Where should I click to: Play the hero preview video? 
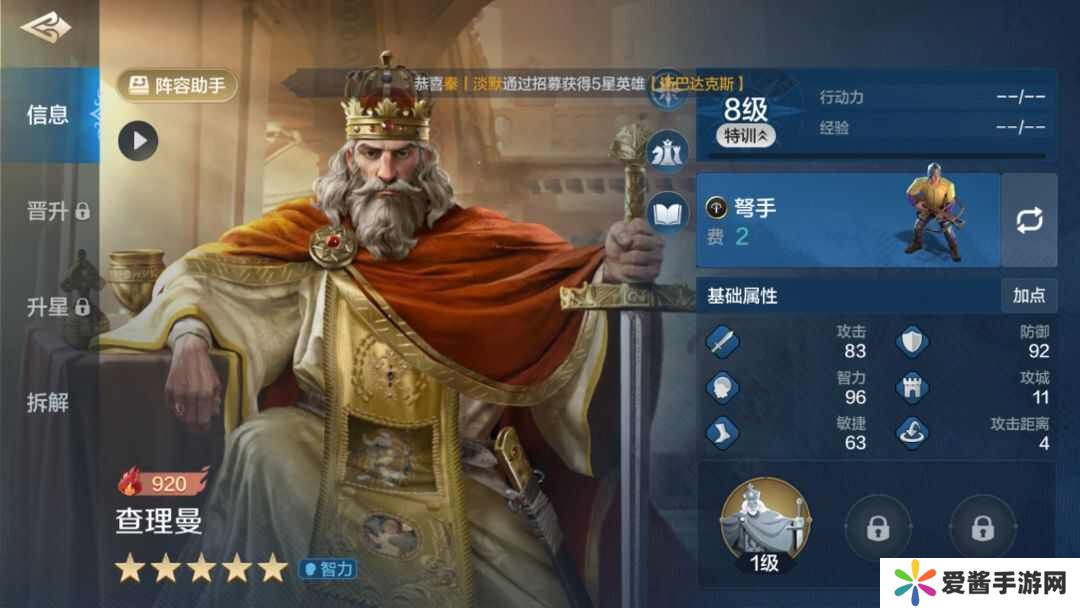tap(138, 141)
